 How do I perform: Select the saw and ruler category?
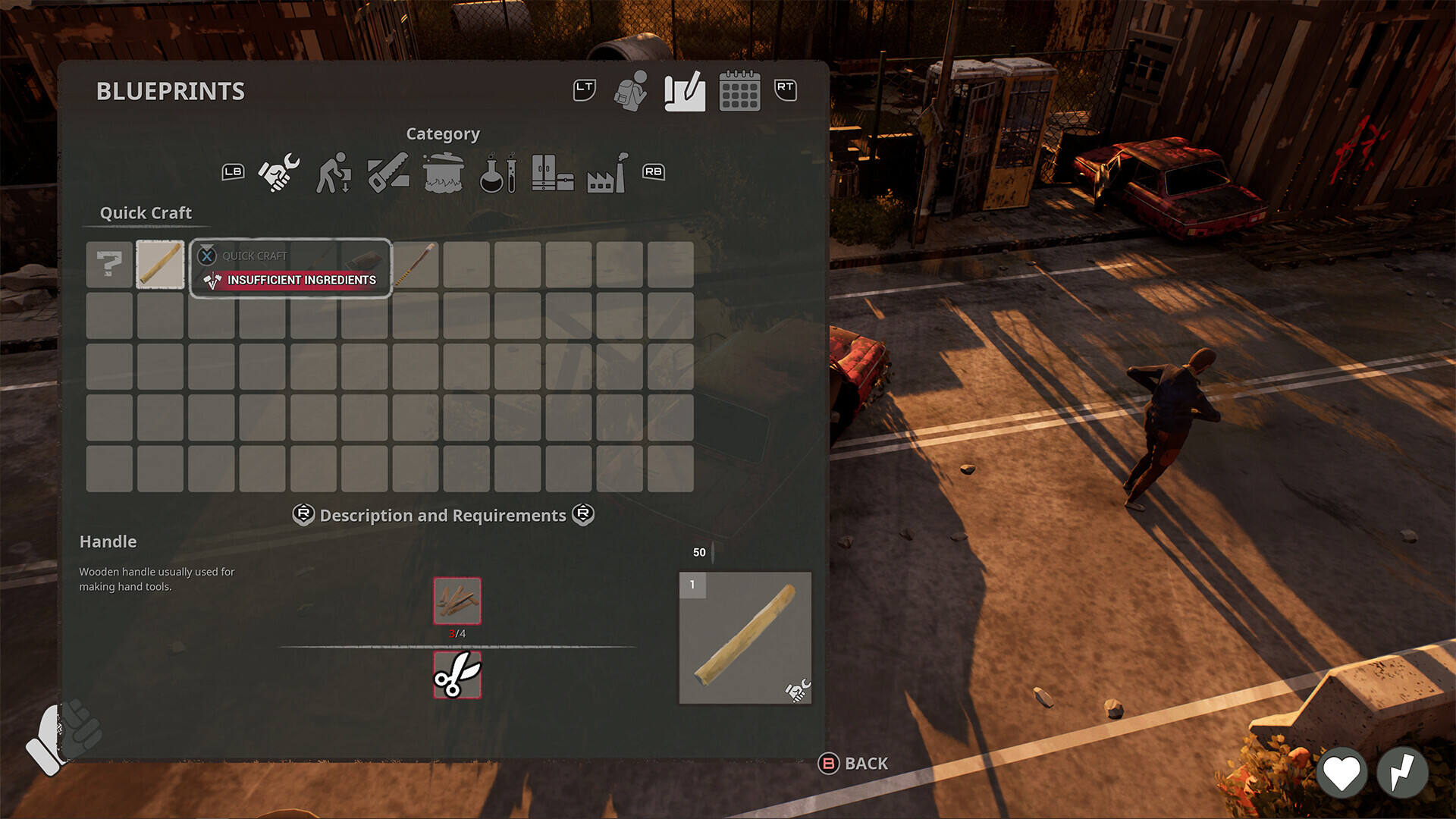(388, 172)
